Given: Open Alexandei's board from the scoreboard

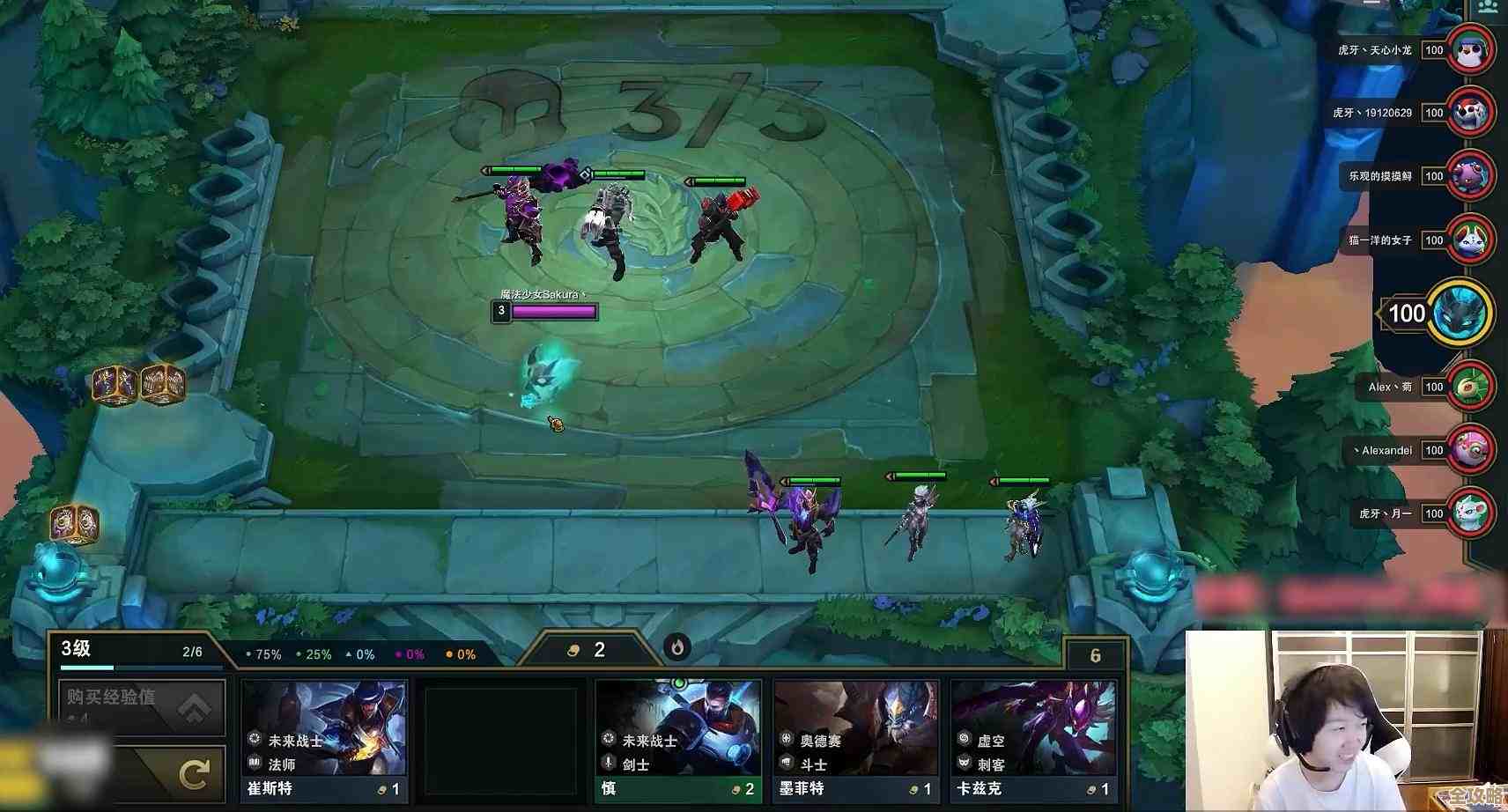Looking at the screenshot, I should pos(1470,450).
